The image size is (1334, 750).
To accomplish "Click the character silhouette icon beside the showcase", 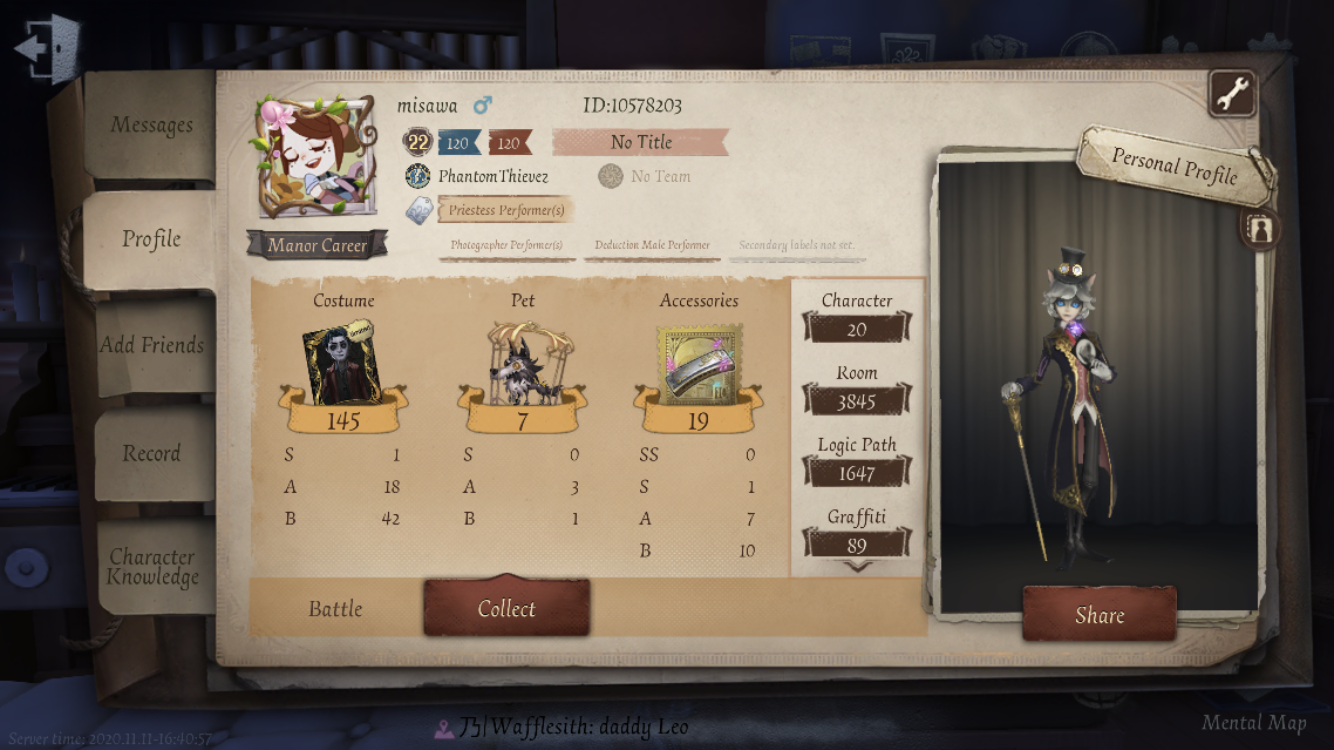I will [x=1259, y=228].
